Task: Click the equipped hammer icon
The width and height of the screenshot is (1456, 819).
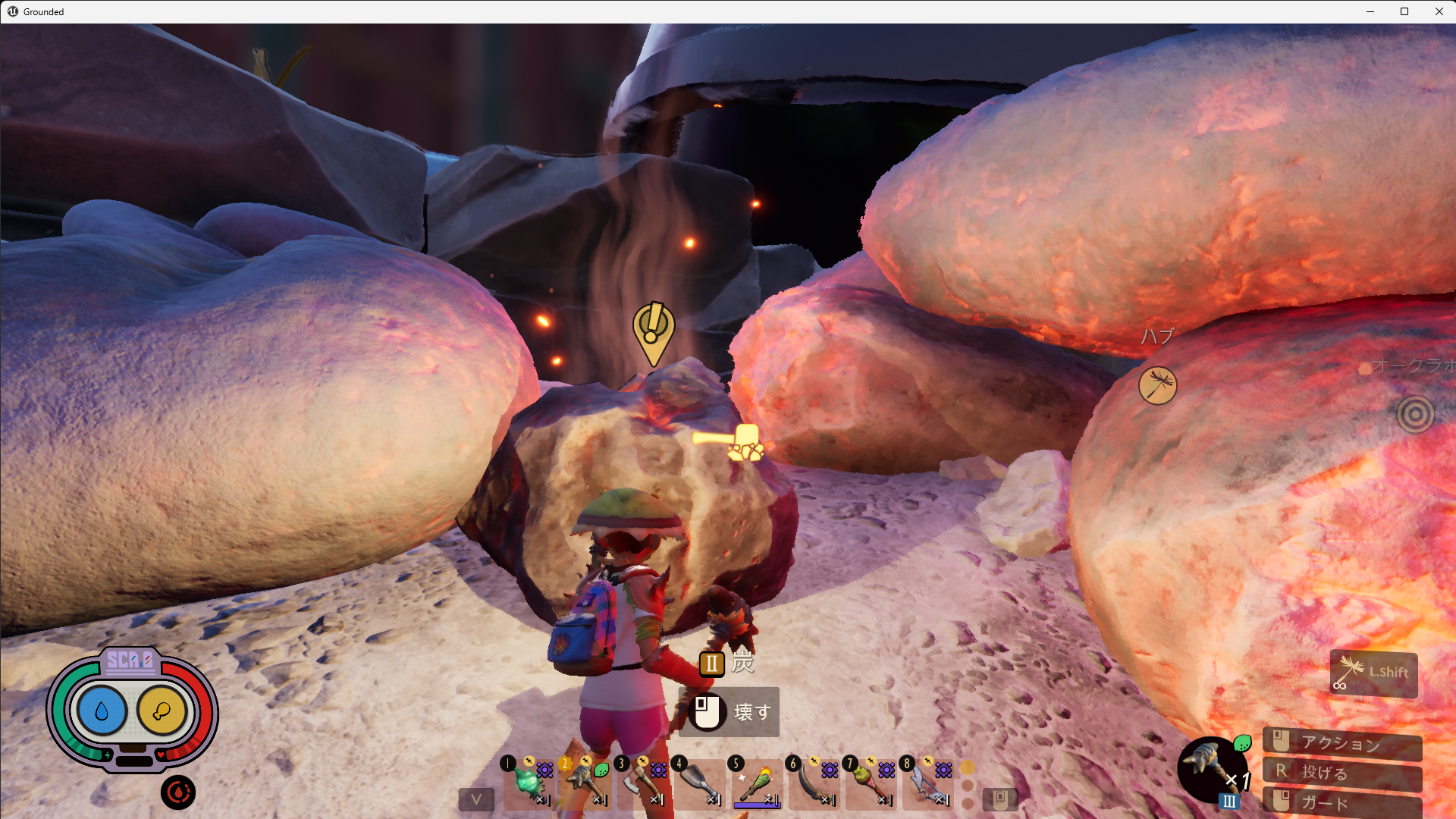Action: (x=1211, y=767)
